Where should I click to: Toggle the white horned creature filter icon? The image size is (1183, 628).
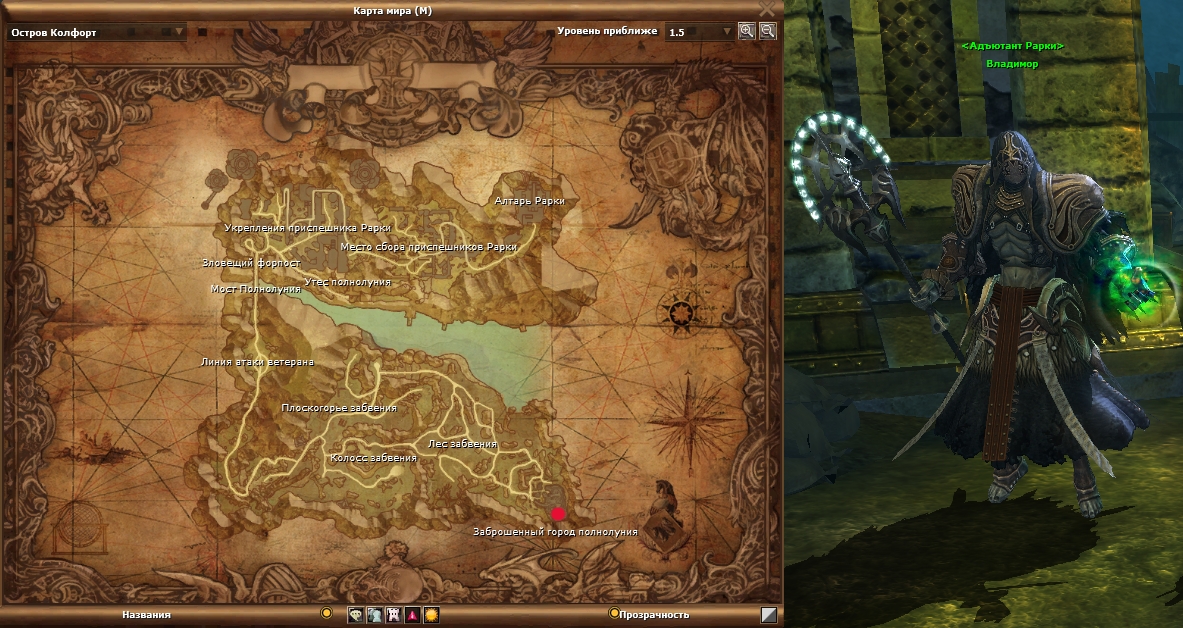click(x=393, y=615)
